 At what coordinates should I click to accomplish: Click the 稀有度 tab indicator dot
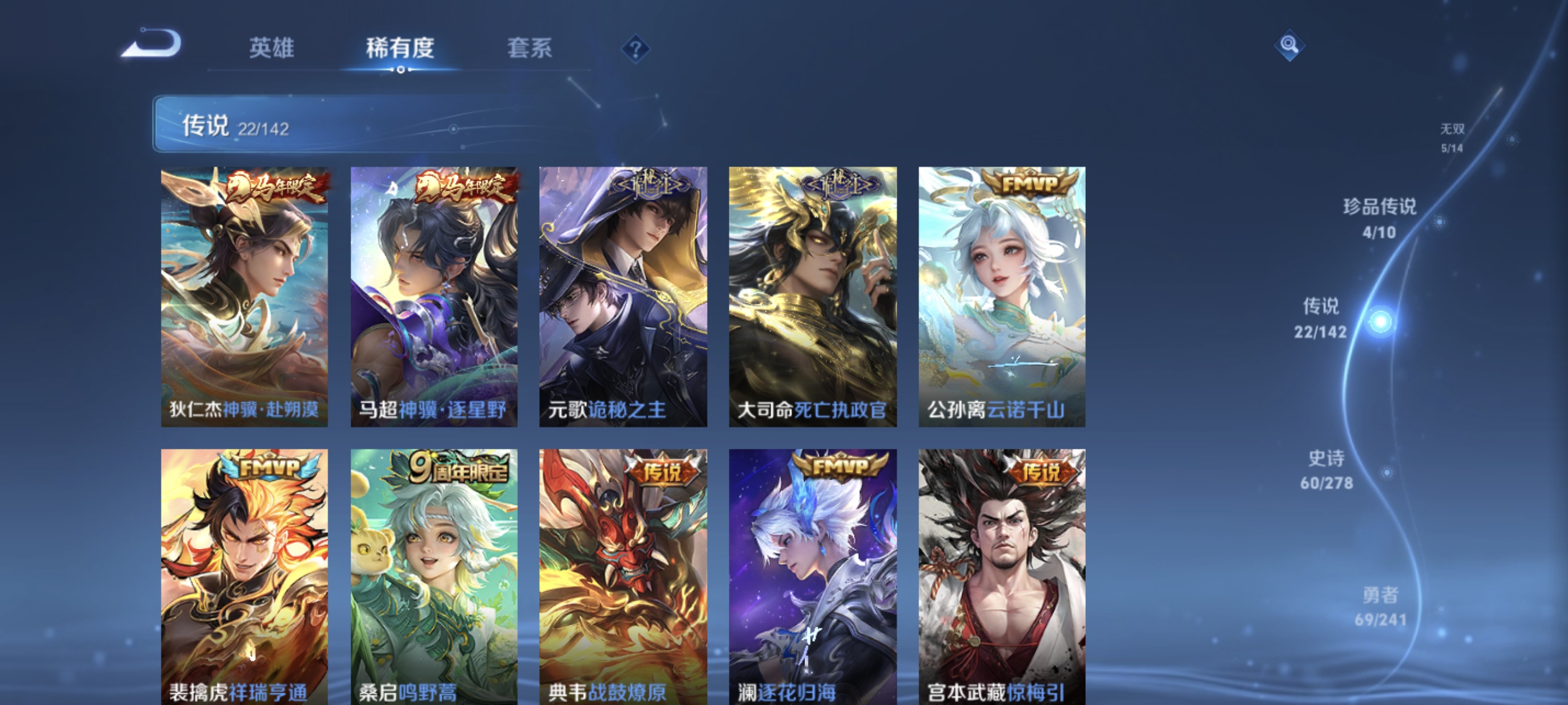pyautogui.click(x=401, y=70)
